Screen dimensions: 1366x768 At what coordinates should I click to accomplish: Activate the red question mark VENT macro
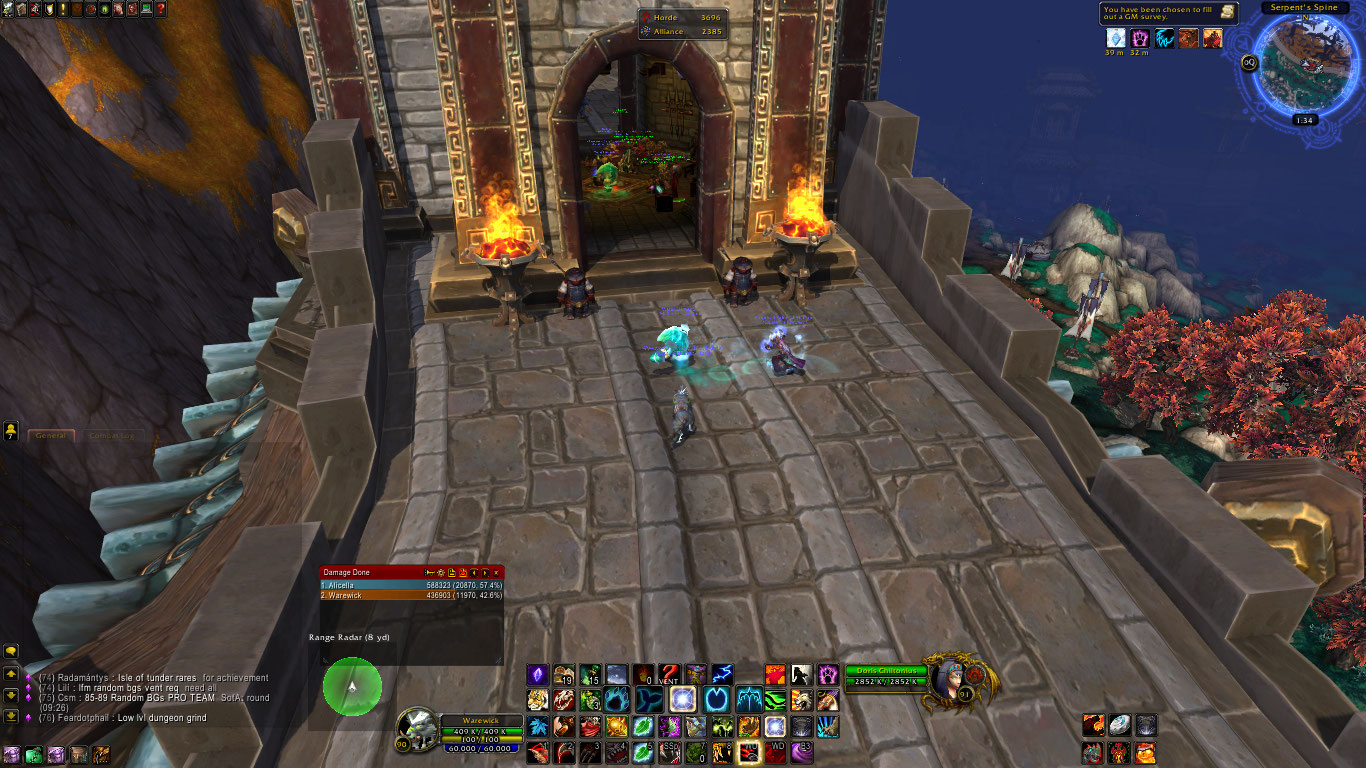coord(668,675)
